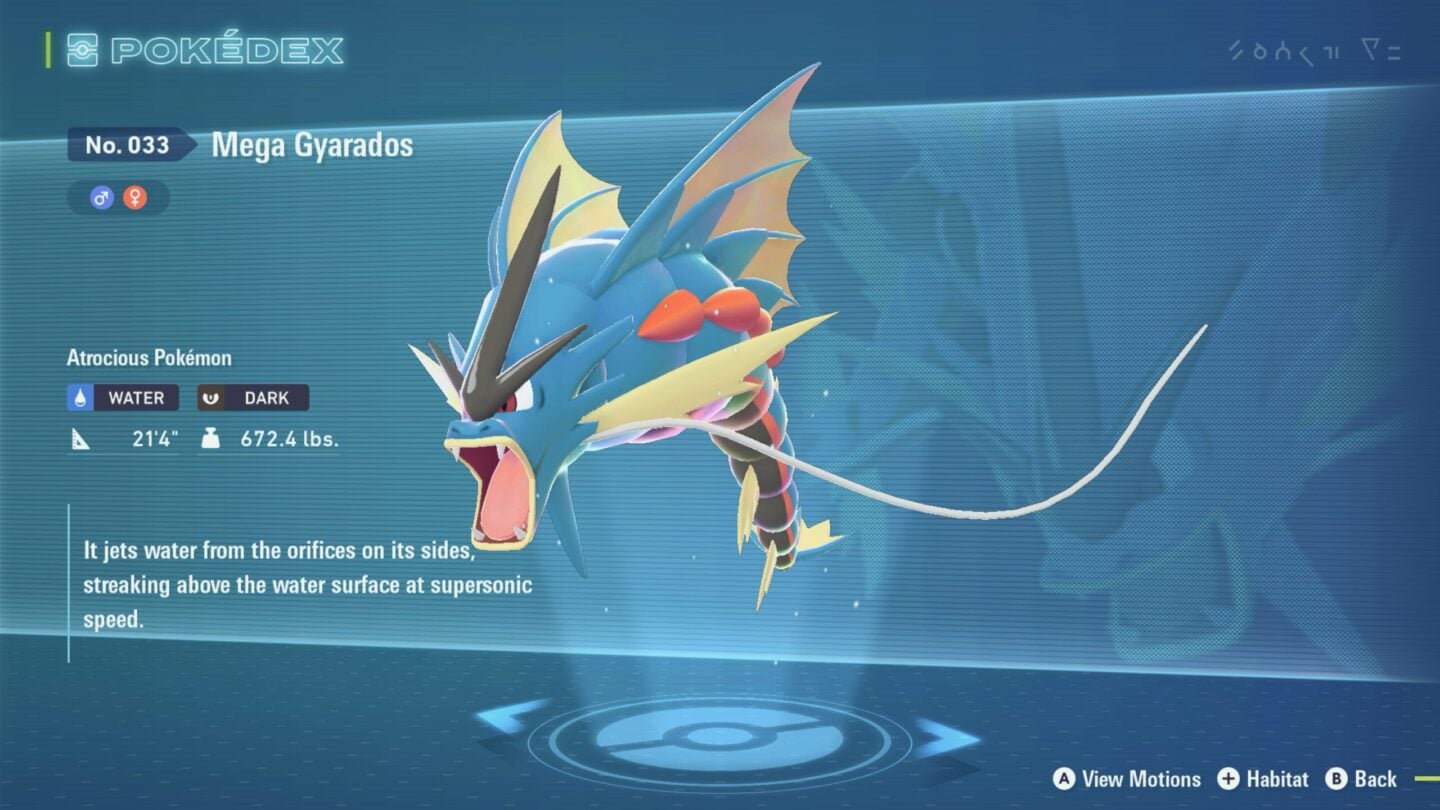Click the Atrocious Pokémon species label

point(148,357)
